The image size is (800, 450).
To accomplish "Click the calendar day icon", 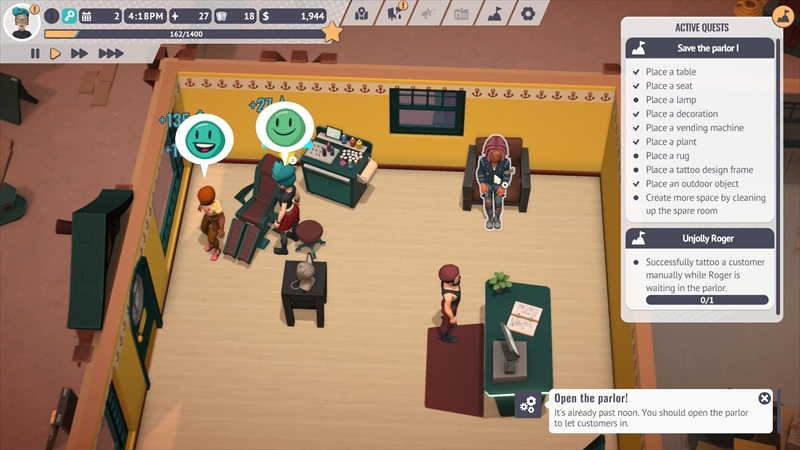I will tap(86, 16).
